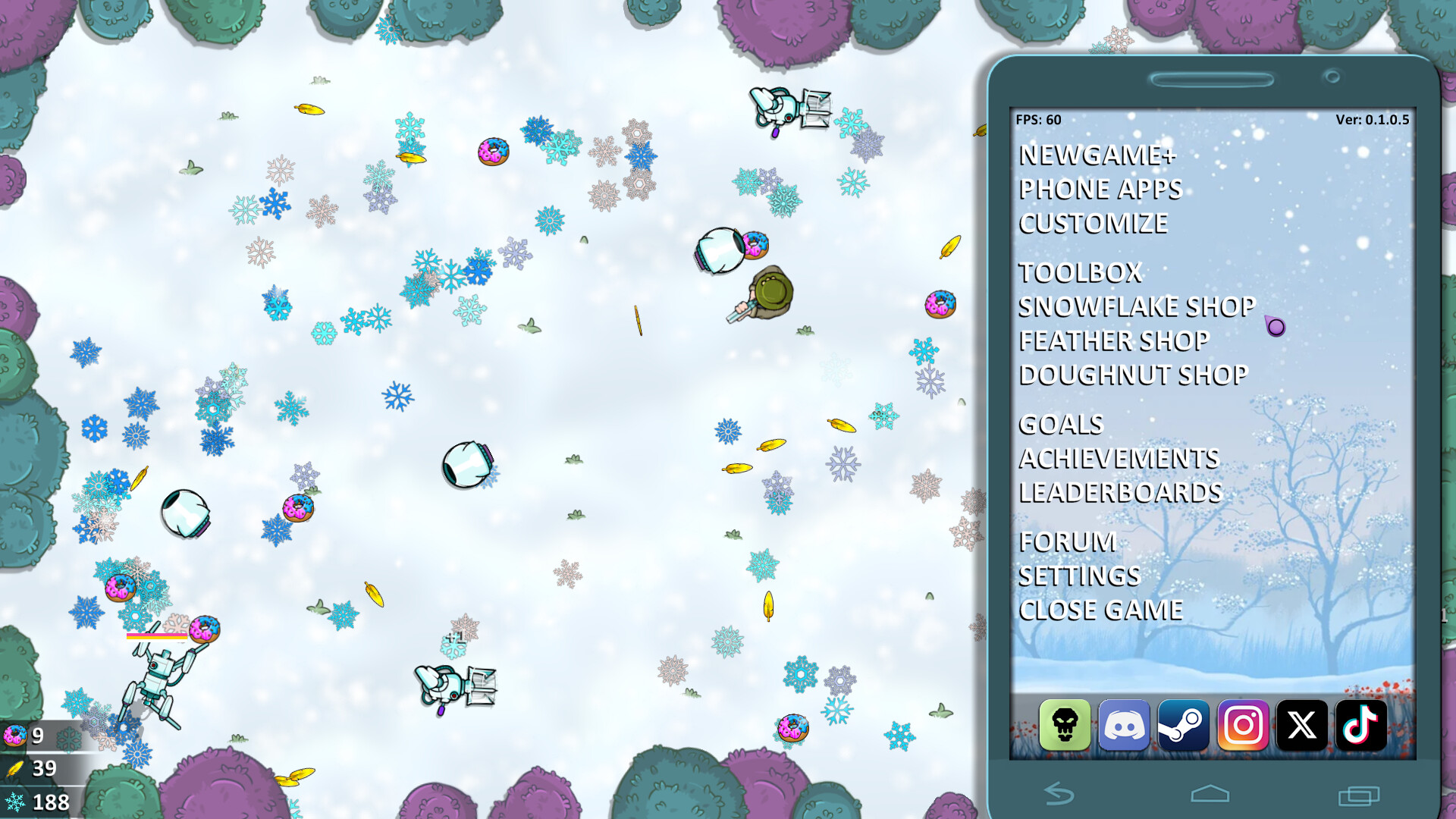Open the TikTok app icon
This screenshot has width=1456, height=819.
(x=1360, y=725)
